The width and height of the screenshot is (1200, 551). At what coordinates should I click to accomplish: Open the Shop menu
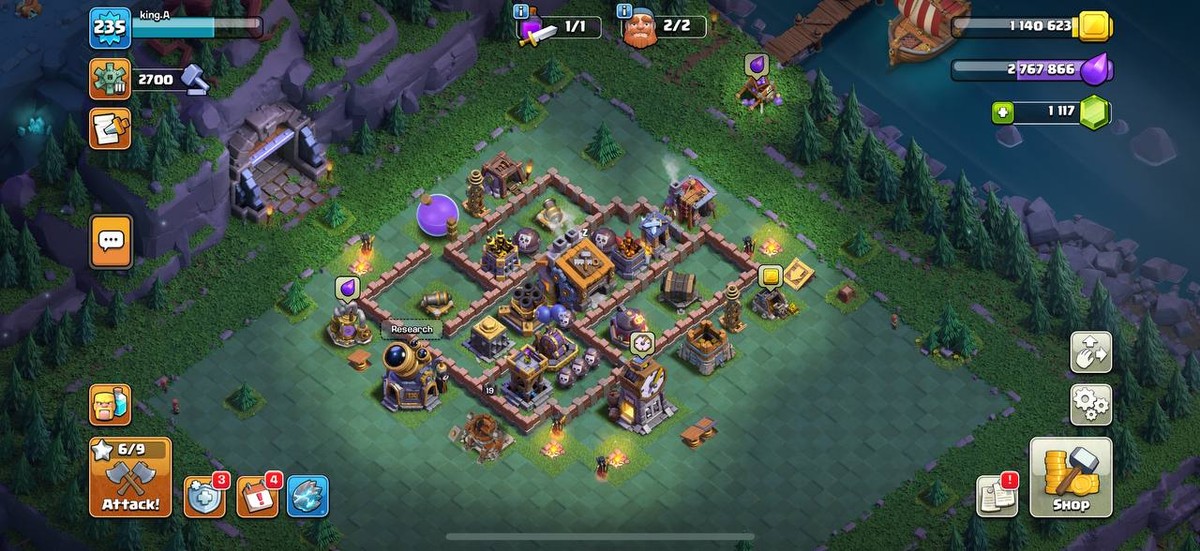pos(1070,478)
